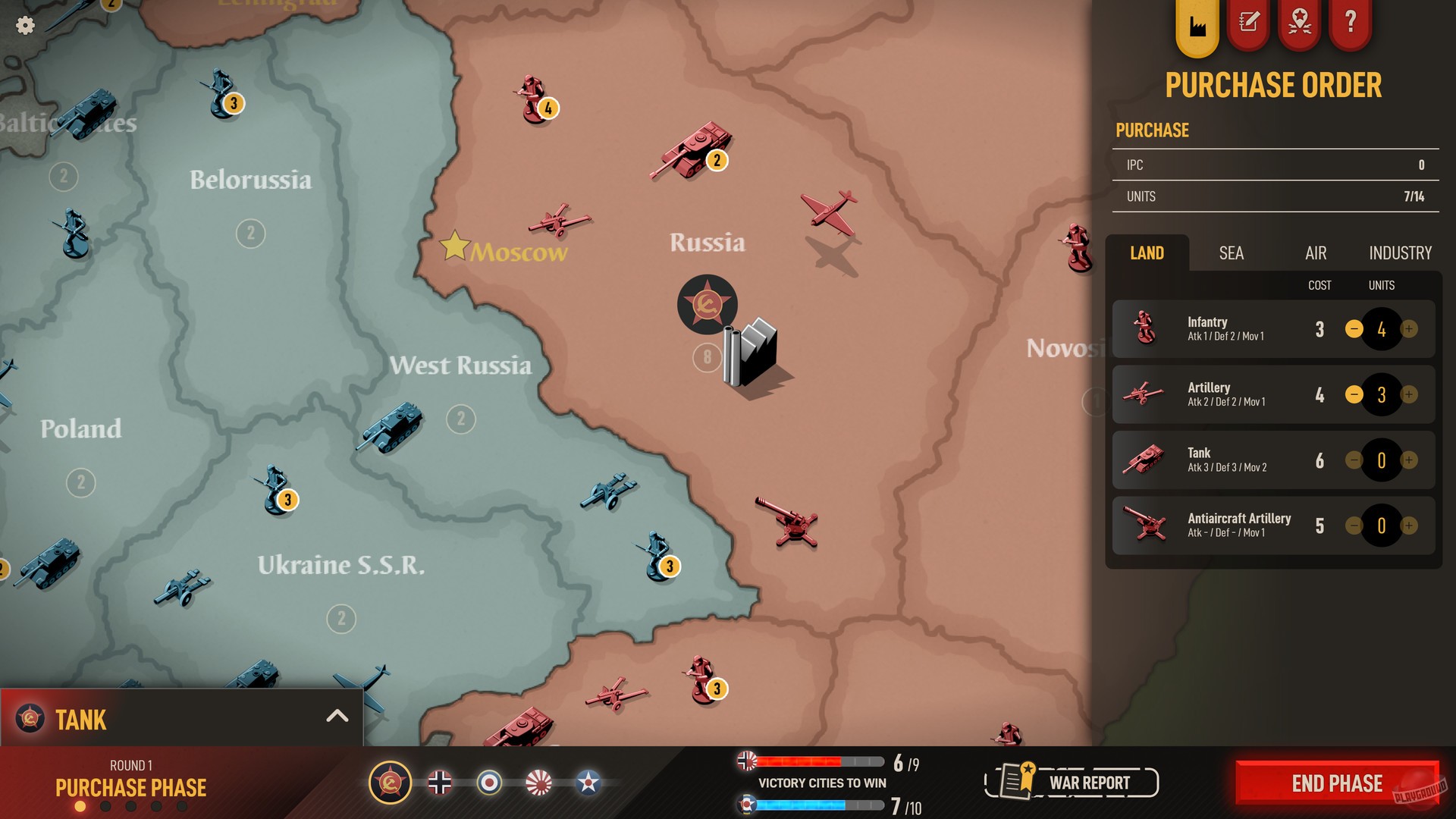Switch to the SEA purchase tab
Image resolution: width=1456 pixels, height=819 pixels.
click(x=1230, y=253)
